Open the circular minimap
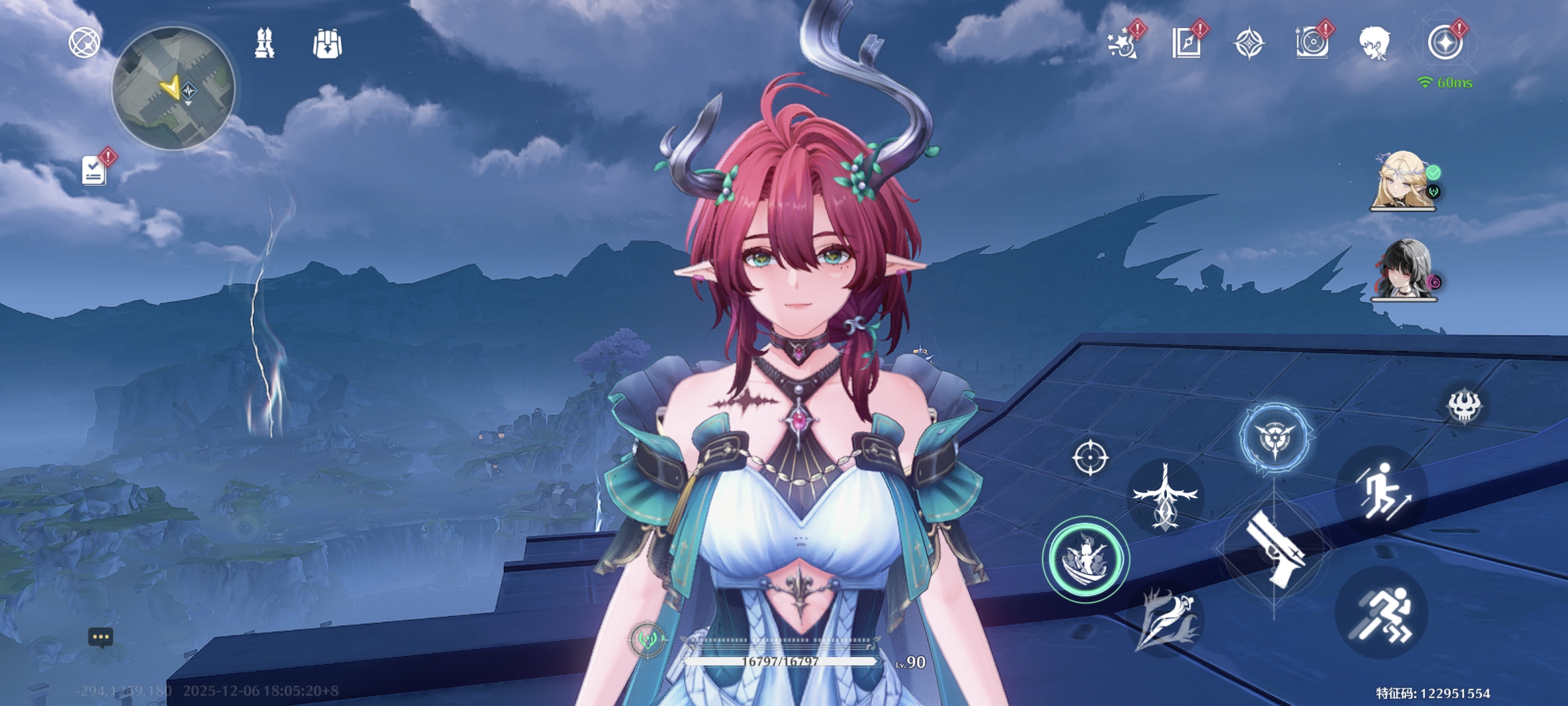This screenshot has height=706, width=1568. click(173, 88)
